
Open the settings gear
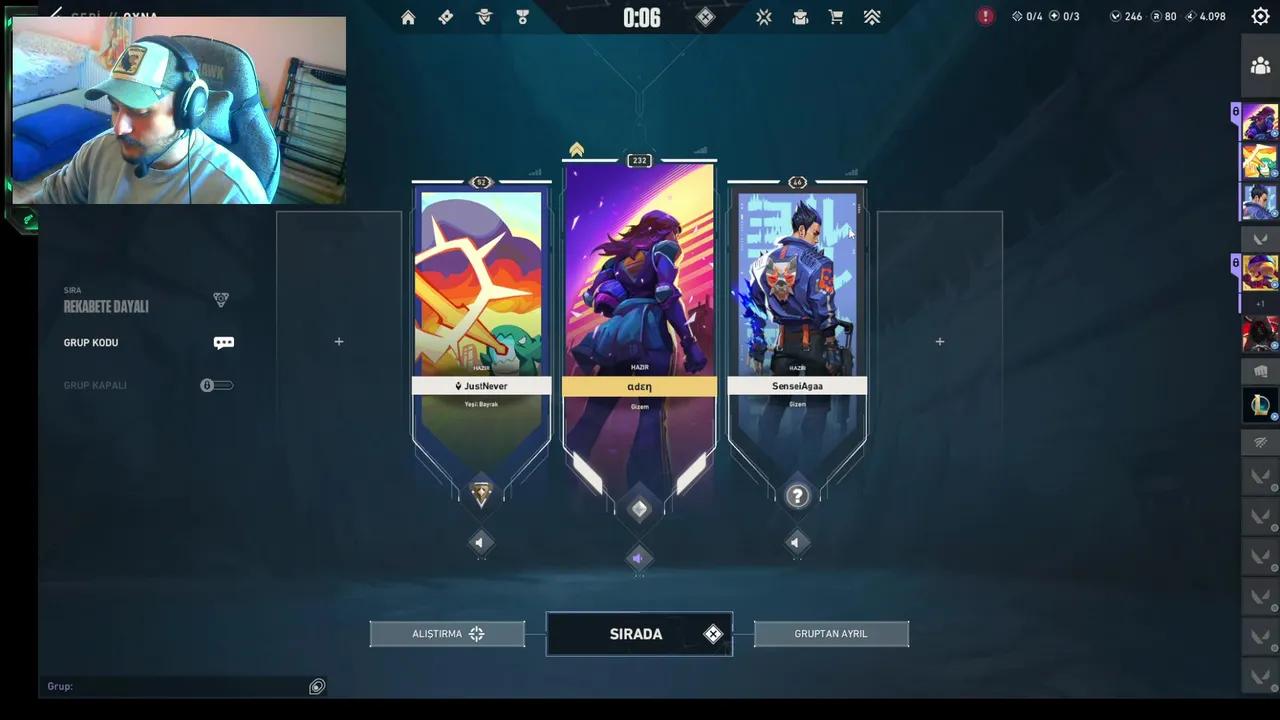(1260, 16)
